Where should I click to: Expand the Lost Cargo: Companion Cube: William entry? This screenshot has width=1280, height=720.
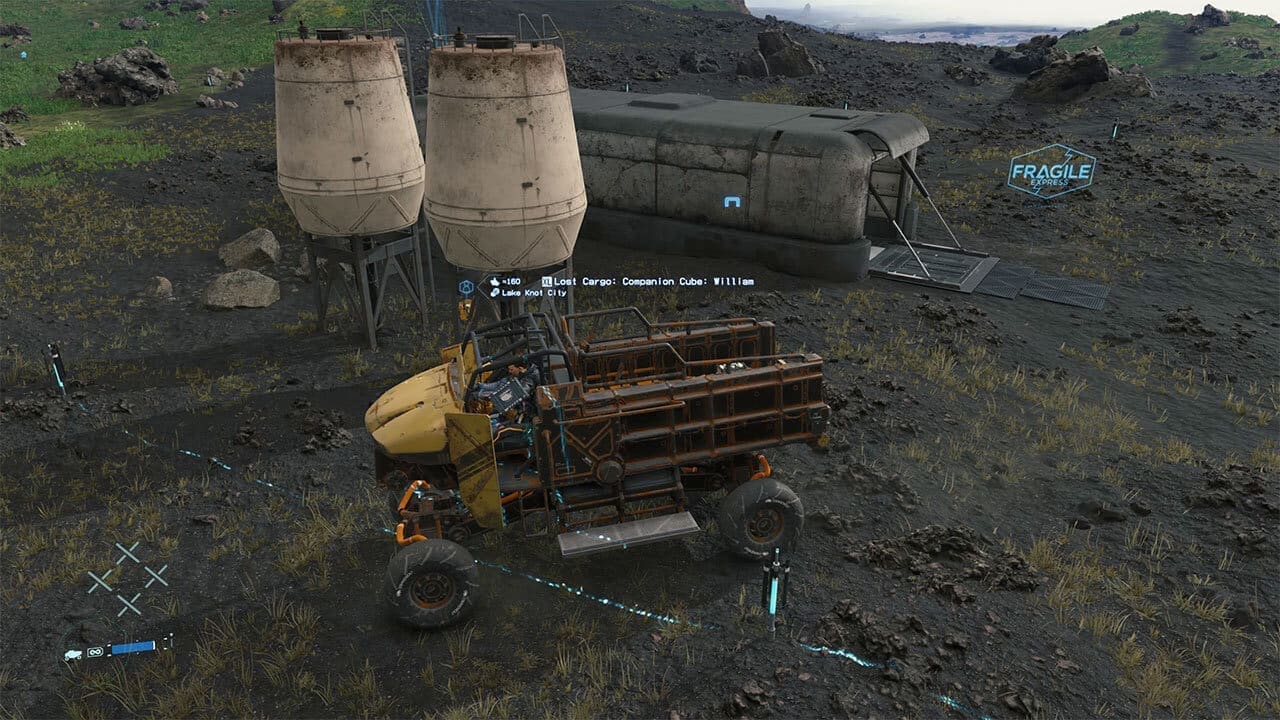[655, 281]
